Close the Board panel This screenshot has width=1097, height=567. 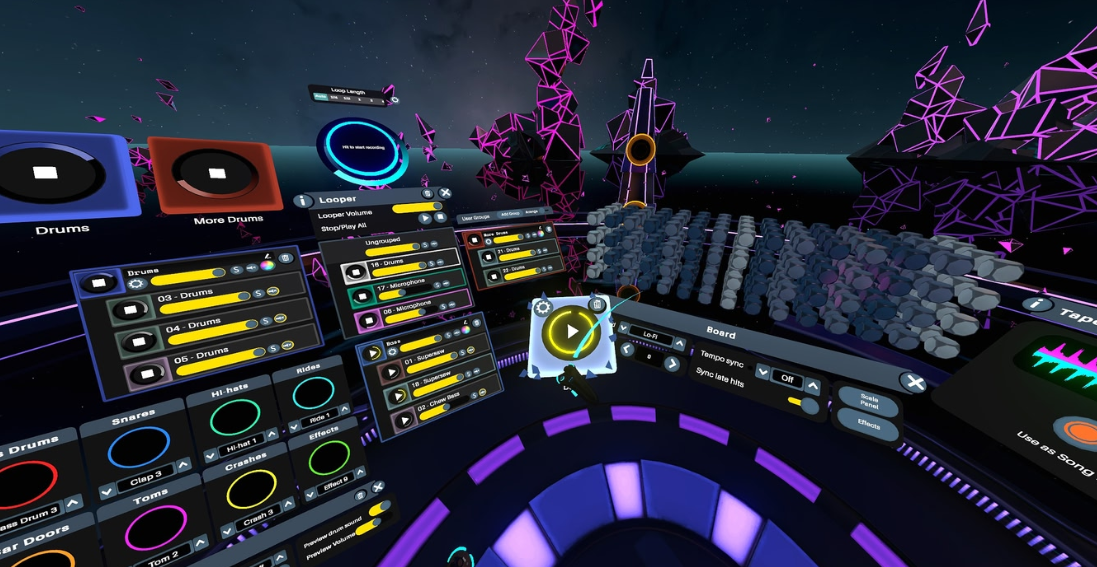911,382
